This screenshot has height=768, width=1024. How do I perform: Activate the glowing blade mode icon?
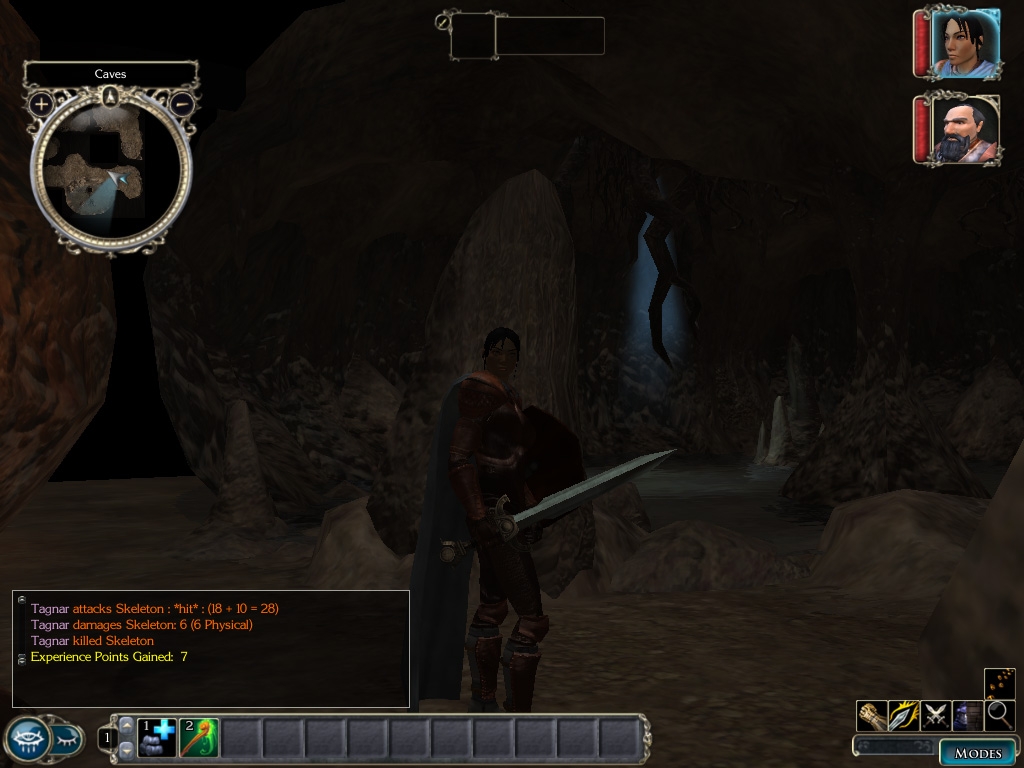(904, 715)
